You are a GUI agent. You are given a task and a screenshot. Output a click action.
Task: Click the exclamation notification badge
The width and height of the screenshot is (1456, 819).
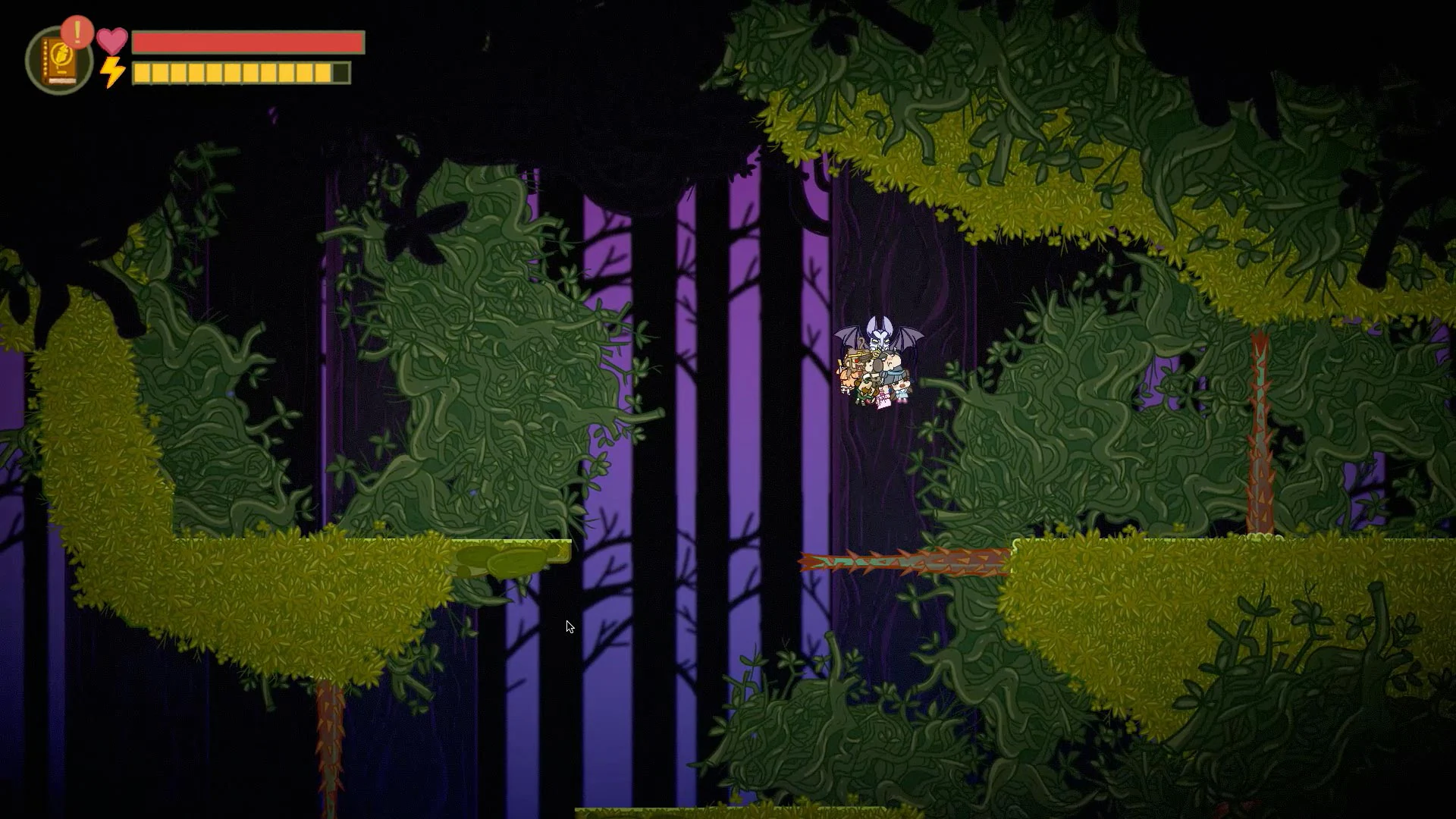click(x=76, y=32)
